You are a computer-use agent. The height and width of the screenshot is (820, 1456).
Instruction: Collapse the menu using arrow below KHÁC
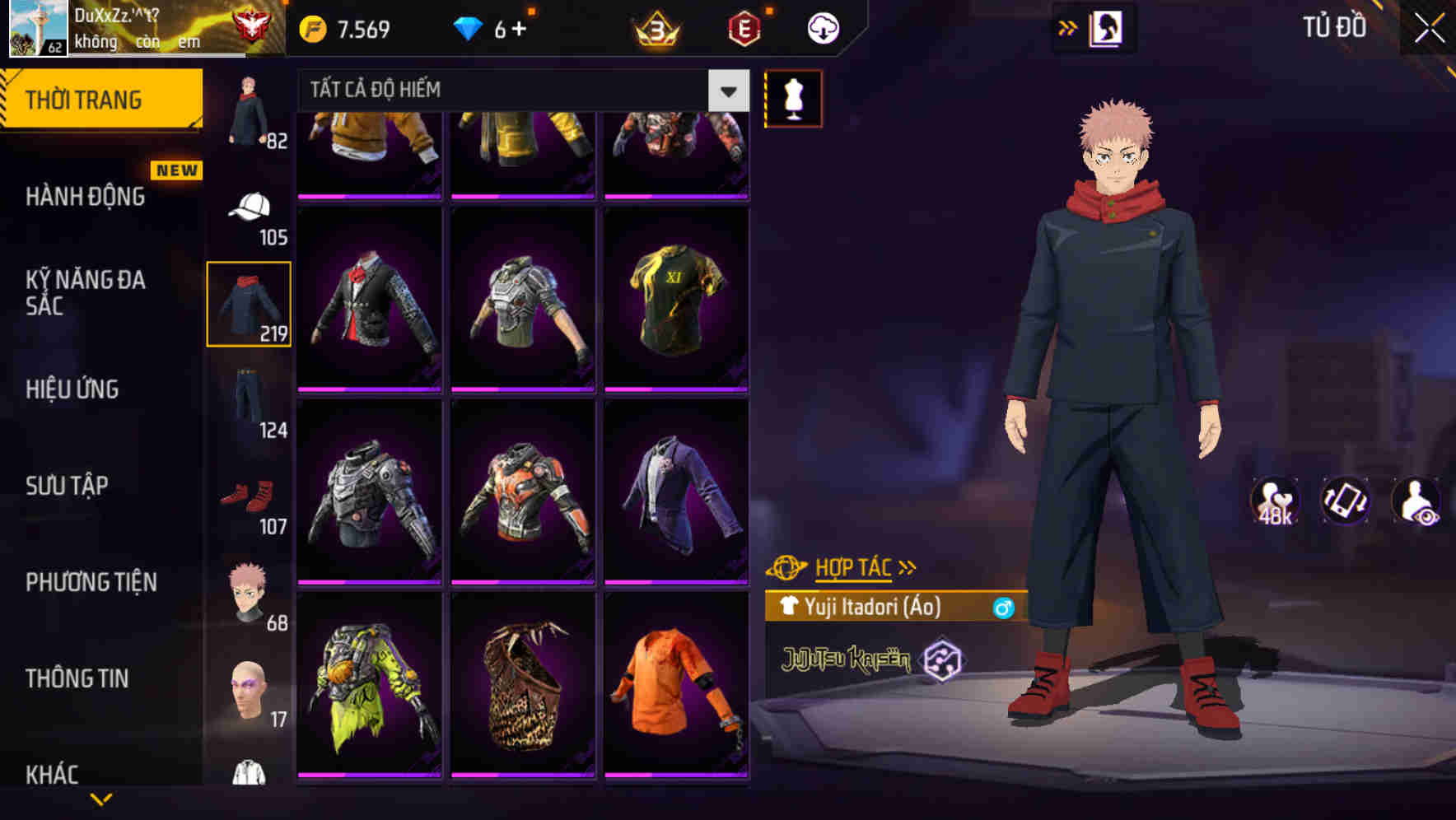(x=102, y=800)
